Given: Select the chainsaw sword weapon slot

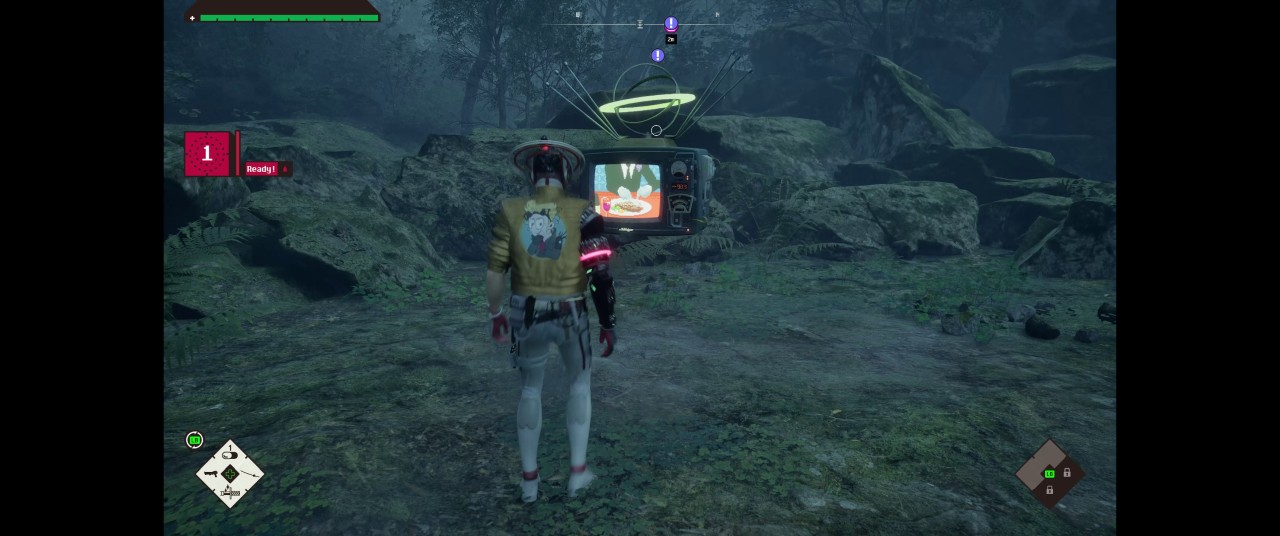Looking at the screenshot, I should click(230, 492).
